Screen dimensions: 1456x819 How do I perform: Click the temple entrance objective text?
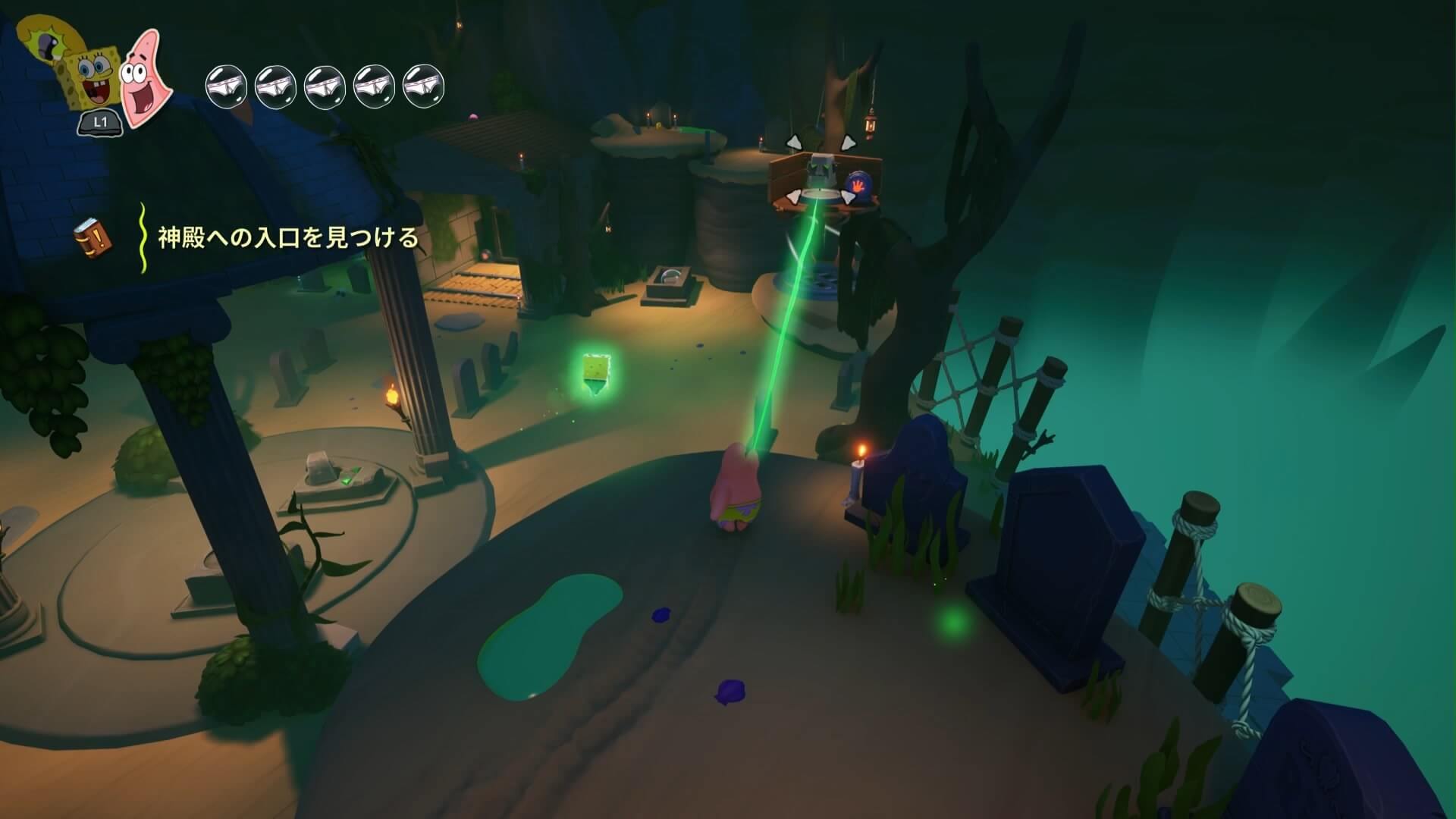coord(287,238)
